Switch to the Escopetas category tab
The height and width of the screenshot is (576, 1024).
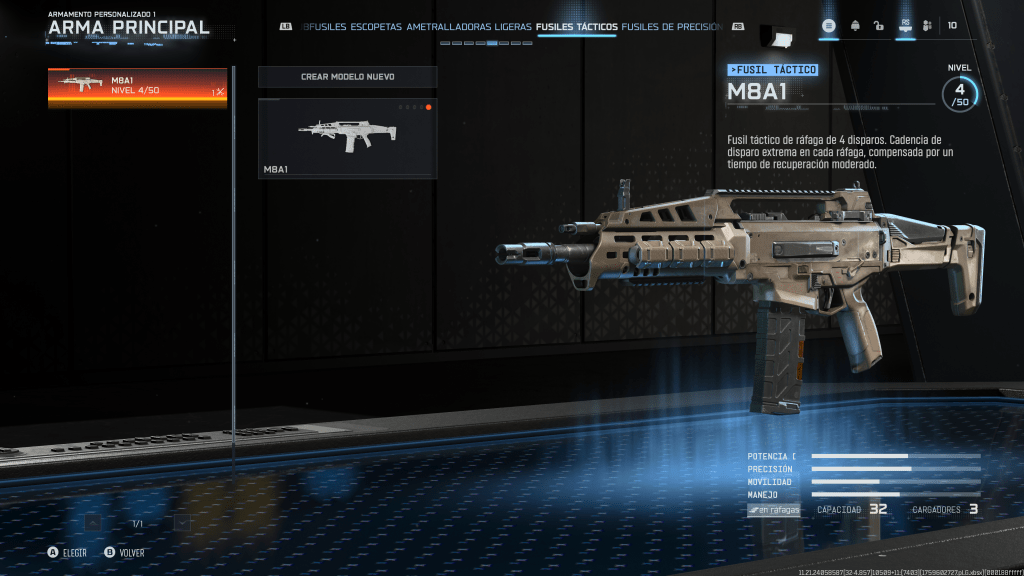click(x=376, y=27)
